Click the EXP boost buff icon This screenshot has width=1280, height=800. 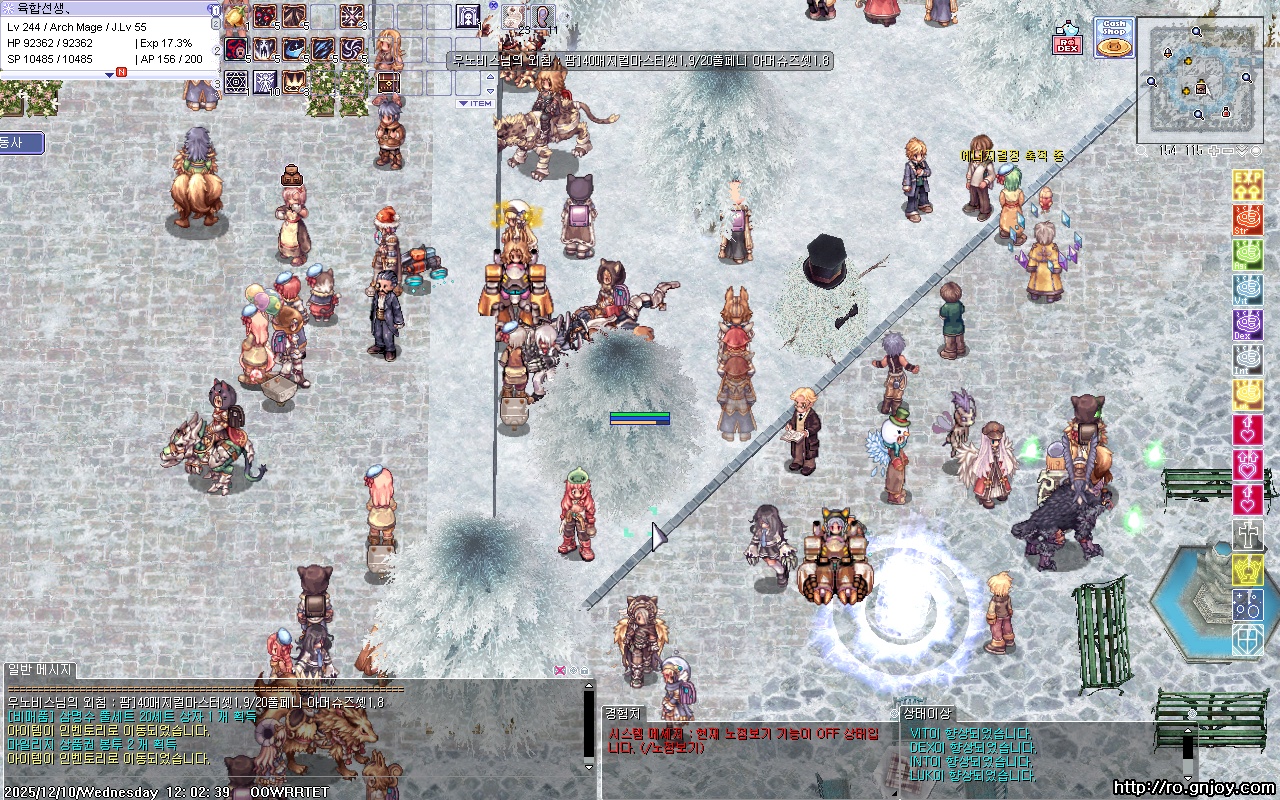tap(1247, 185)
